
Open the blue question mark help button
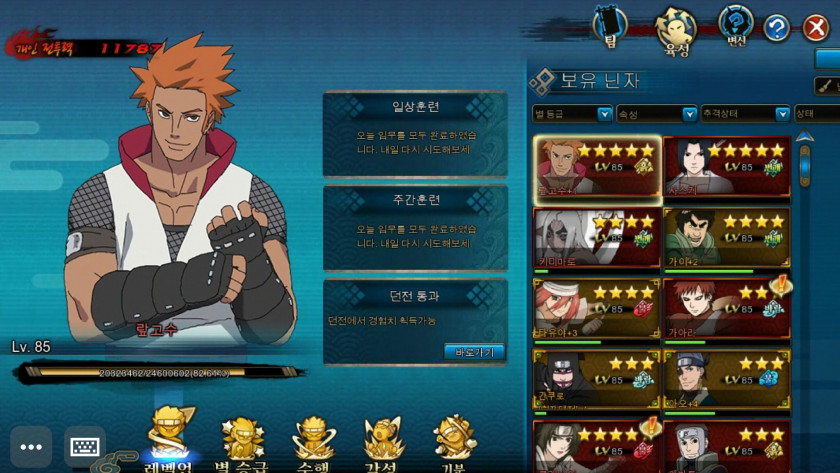[777, 29]
